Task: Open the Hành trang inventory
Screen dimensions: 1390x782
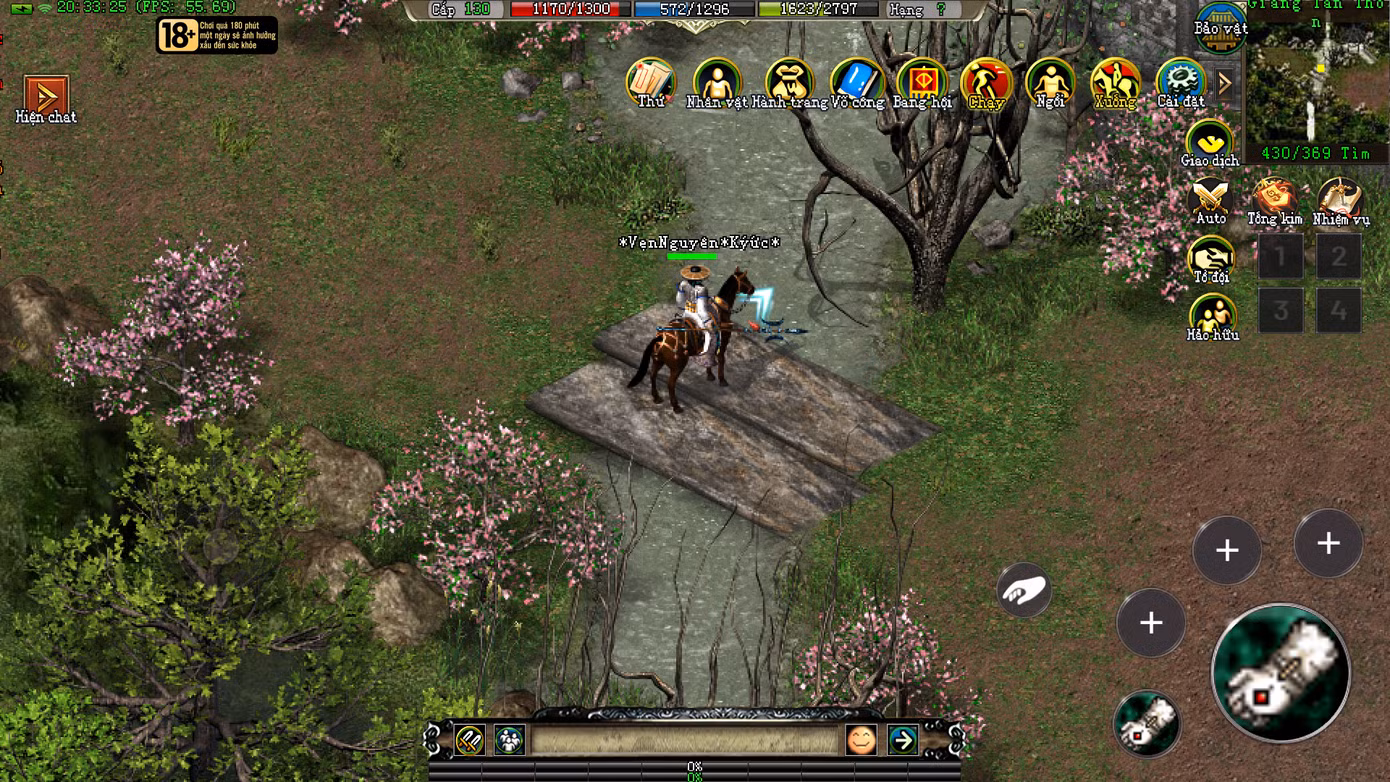Action: [x=788, y=80]
